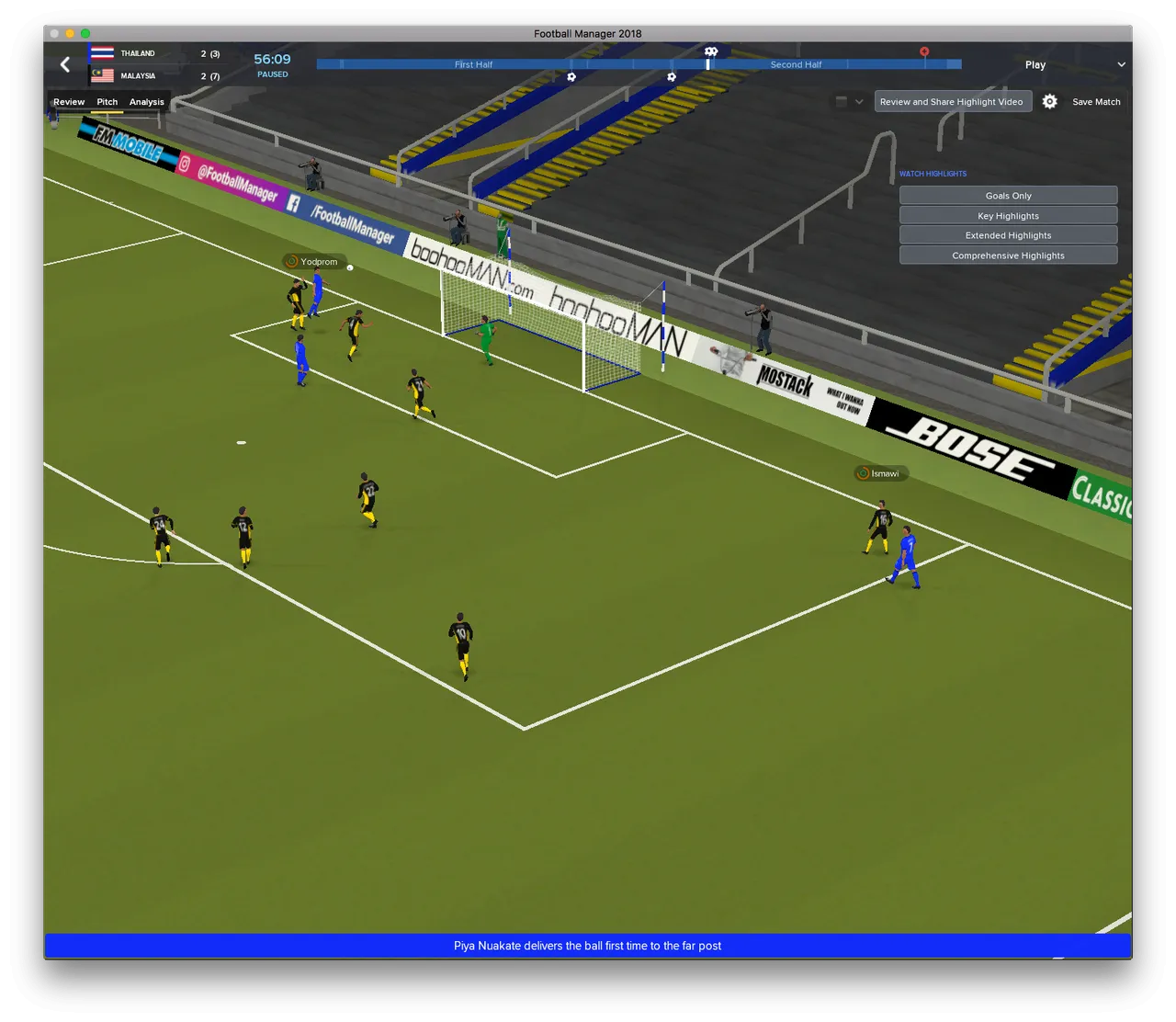Open the camera view dropdown beside the highlight button
1176x1022 pixels.
point(849,102)
